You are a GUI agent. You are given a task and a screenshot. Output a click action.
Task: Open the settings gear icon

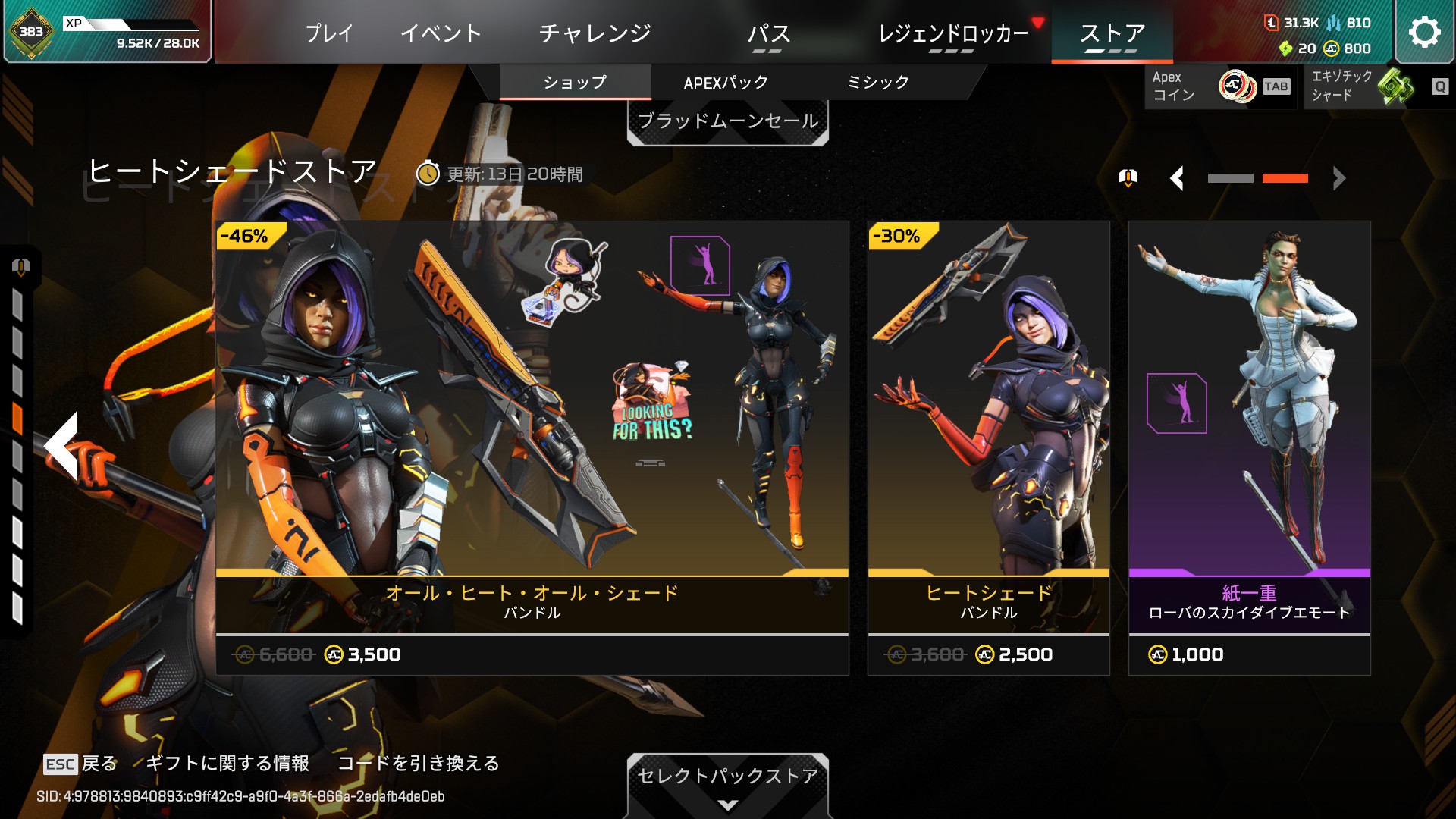(x=1423, y=32)
